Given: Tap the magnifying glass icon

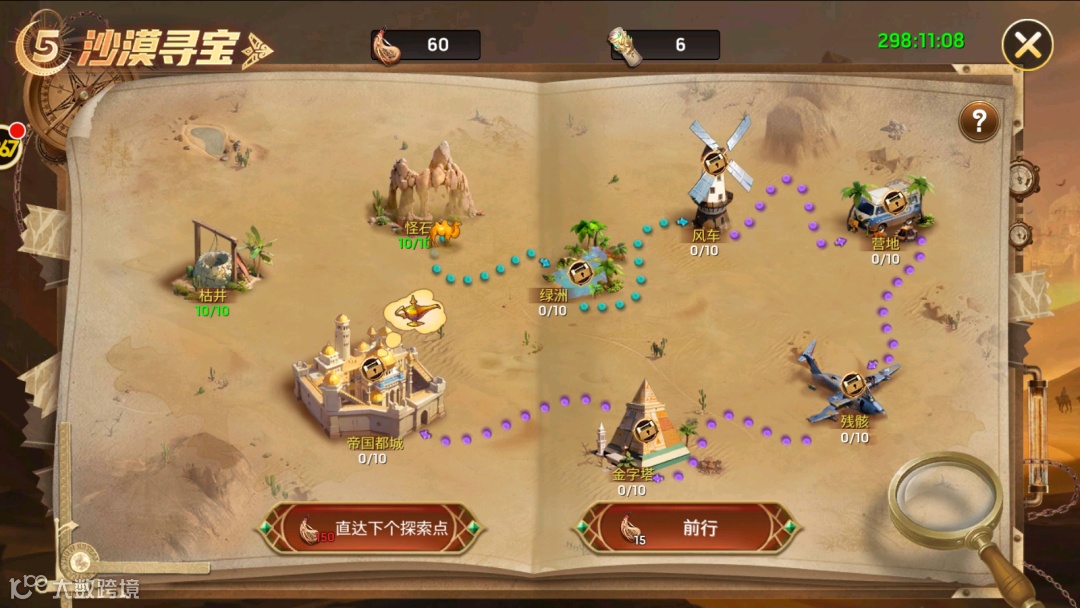Looking at the screenshot, I should coord(945,500).
